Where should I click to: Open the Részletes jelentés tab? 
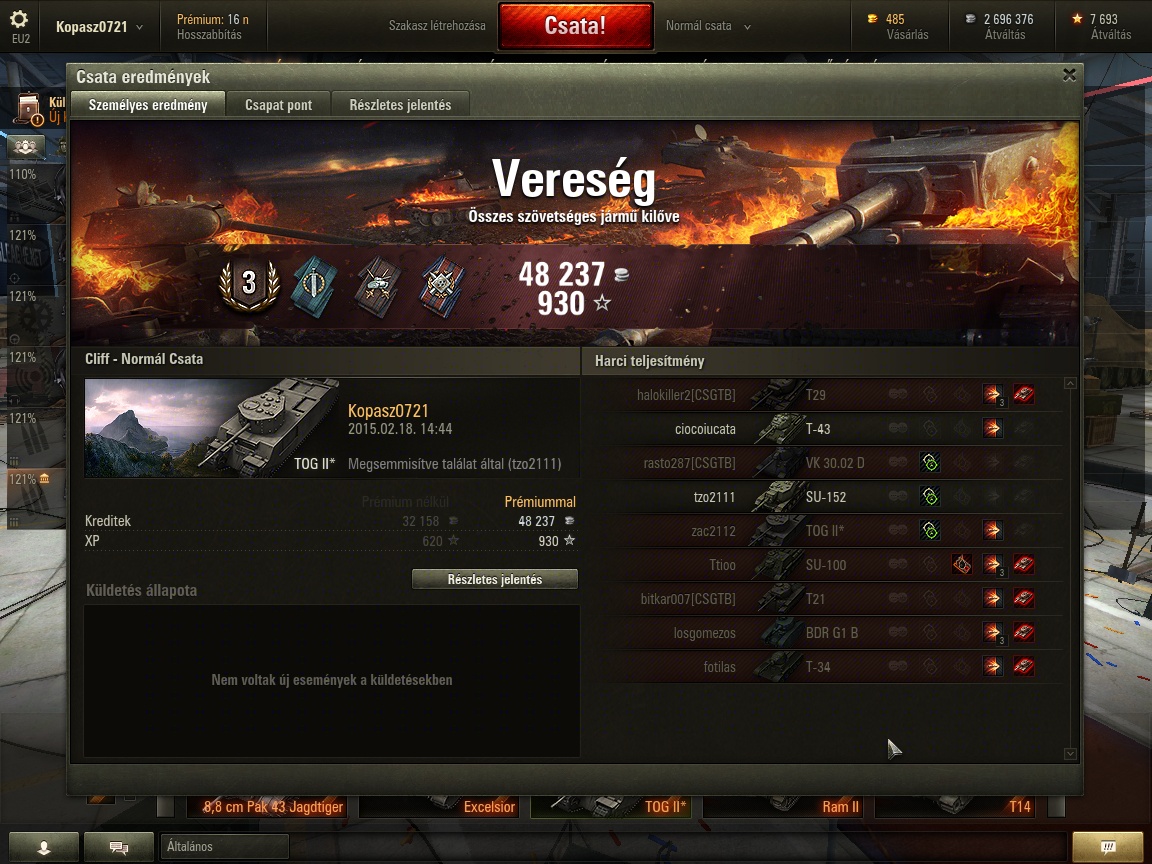tap(400, 105)
